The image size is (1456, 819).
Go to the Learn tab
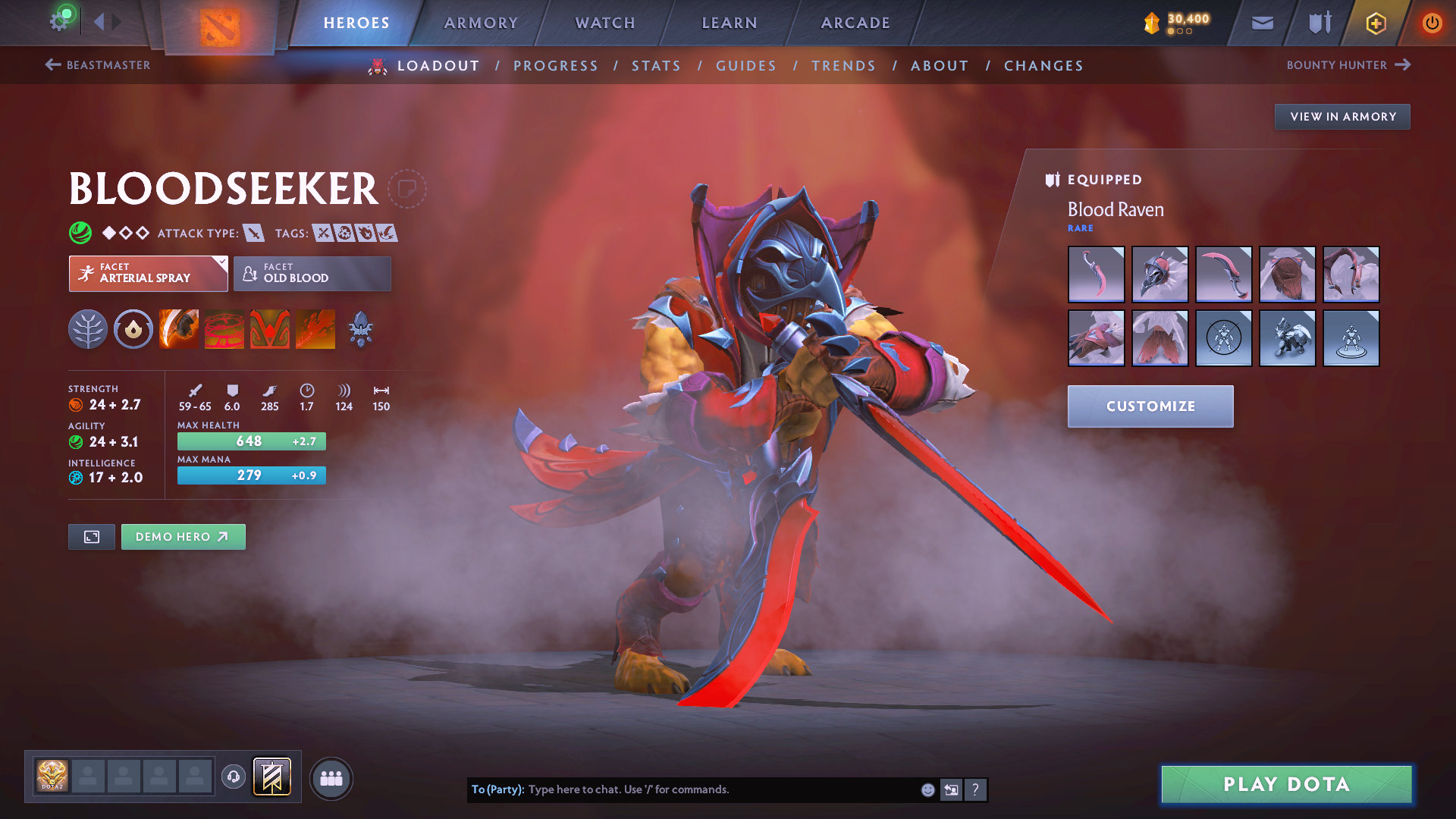[730, 23]
